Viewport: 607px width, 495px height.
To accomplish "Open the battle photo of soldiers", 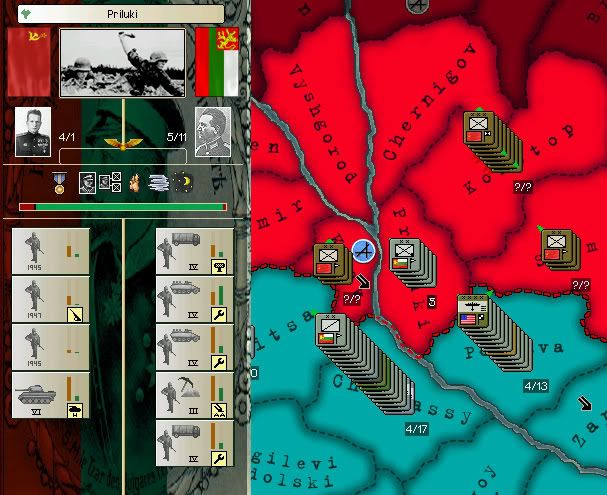I will point(122,62).
